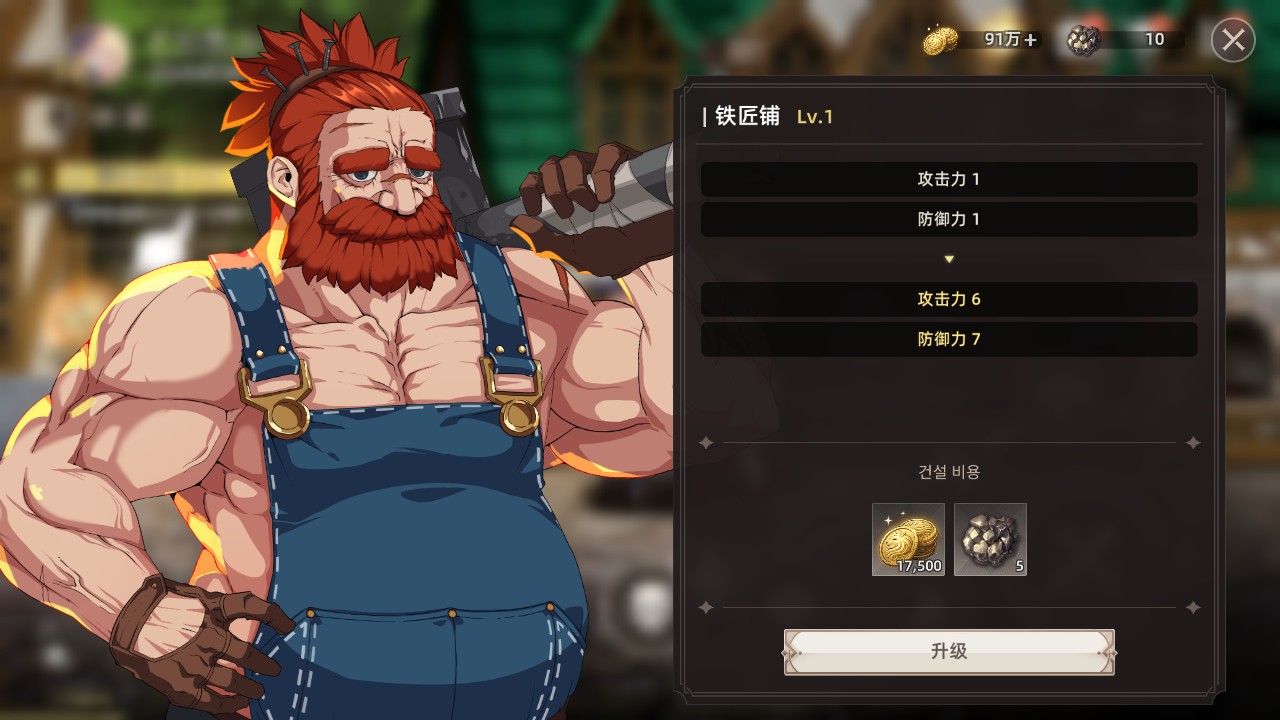Image resolution: width=1280 pixels, height=720 pixels.
Task: Click the downward yellow arrow between stat rows
Action: pos(947,258)
